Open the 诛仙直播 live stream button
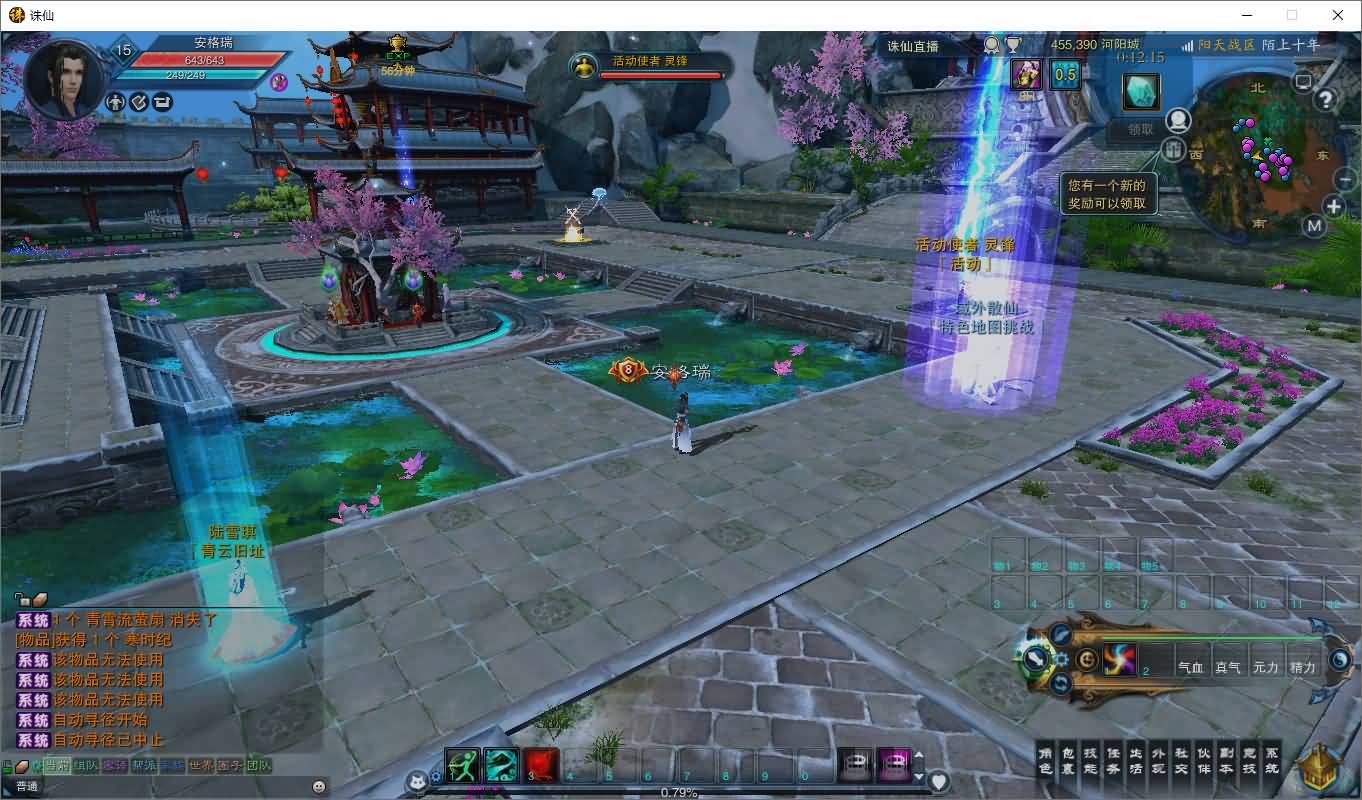This screenshot has width=1362, height=800. tap(914, 46)
